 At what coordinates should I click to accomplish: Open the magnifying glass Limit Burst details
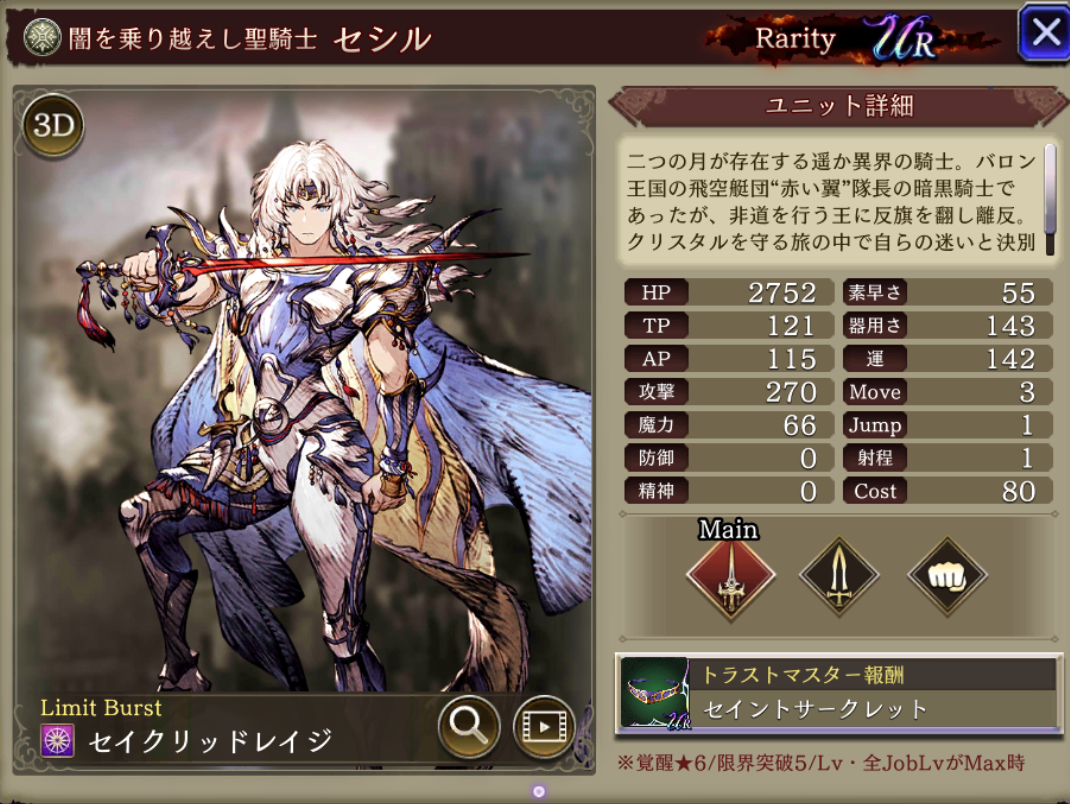click(469, 725)
